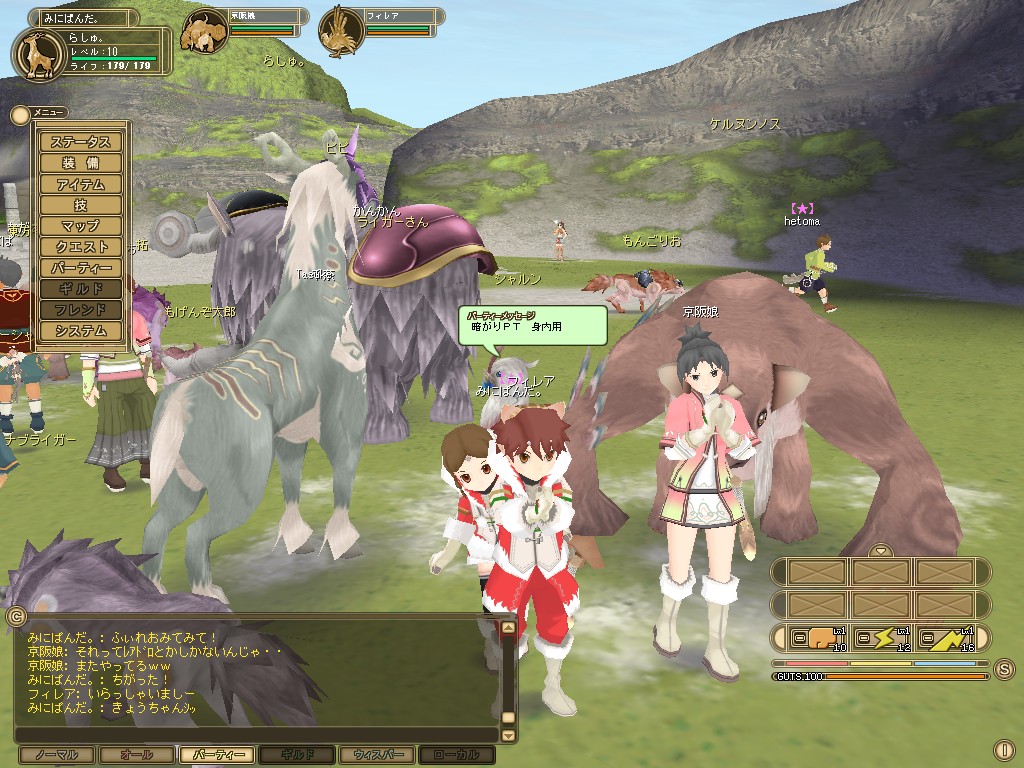
Task: Use the large lightning skill costing 16
Action: point(947,637)
